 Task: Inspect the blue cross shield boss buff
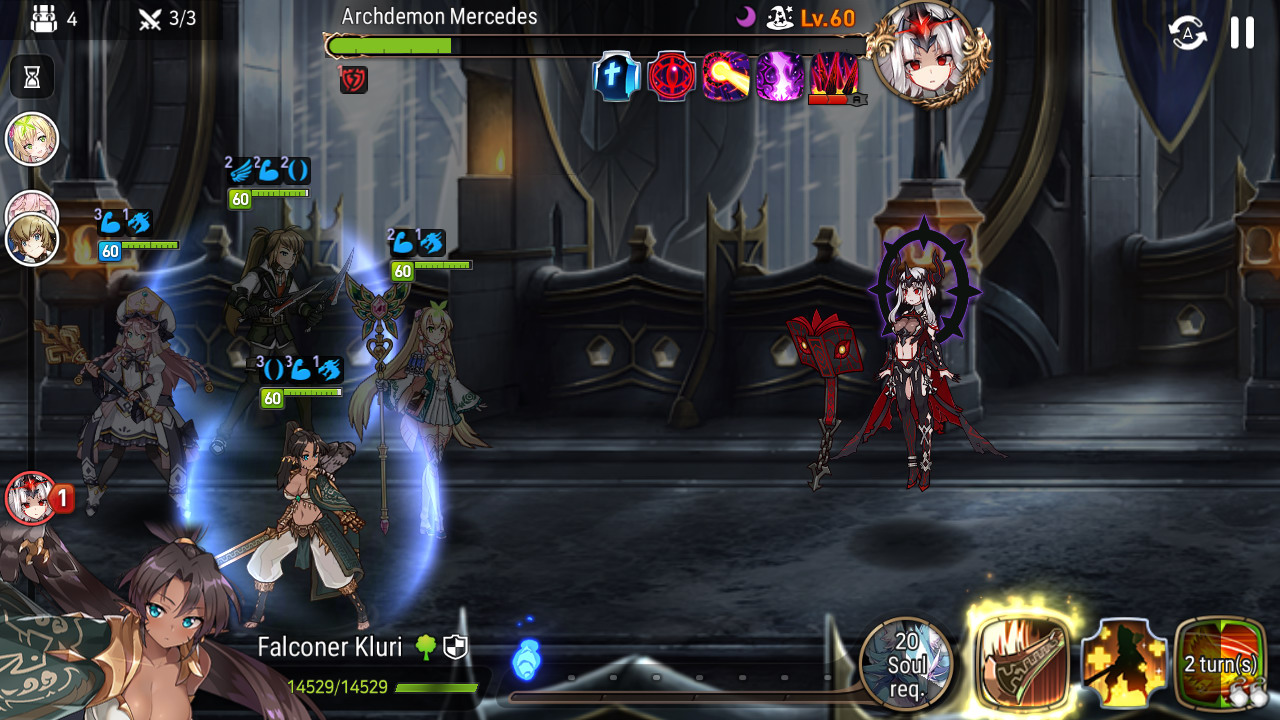tap(617, 77)
